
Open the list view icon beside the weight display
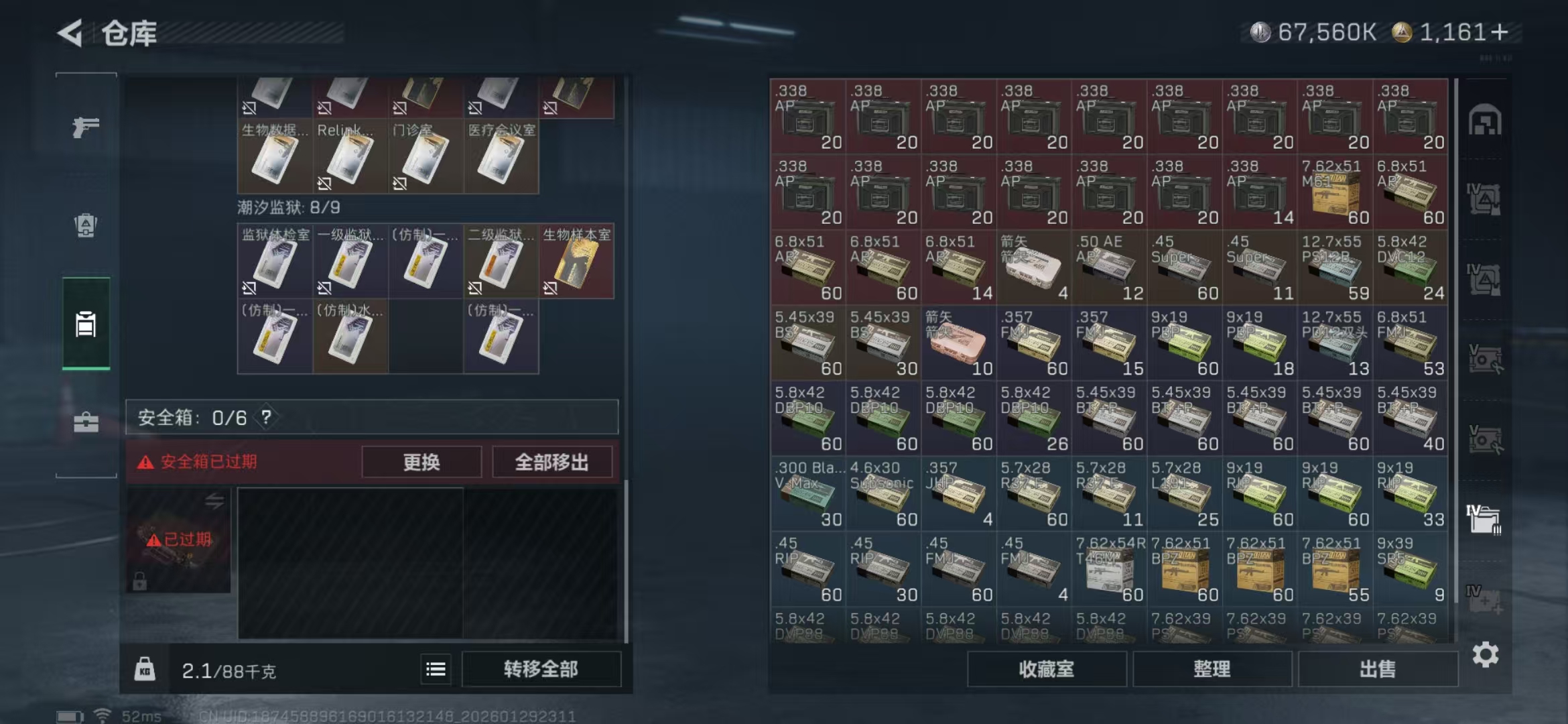436,668
